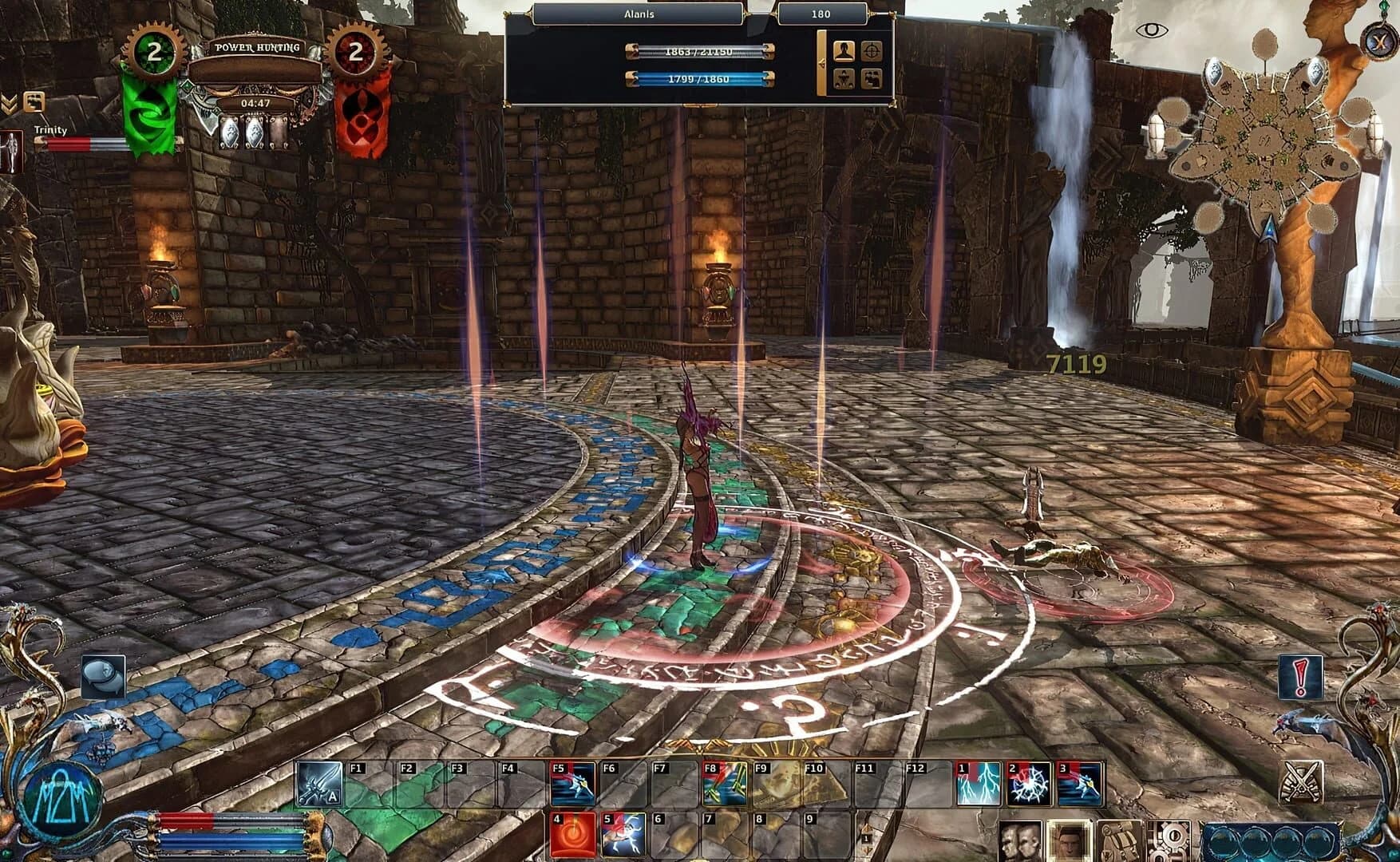The image size is (1400, 862).
Task: Select Alanis's character portrait icon
Action: click(x=844, y=53)
